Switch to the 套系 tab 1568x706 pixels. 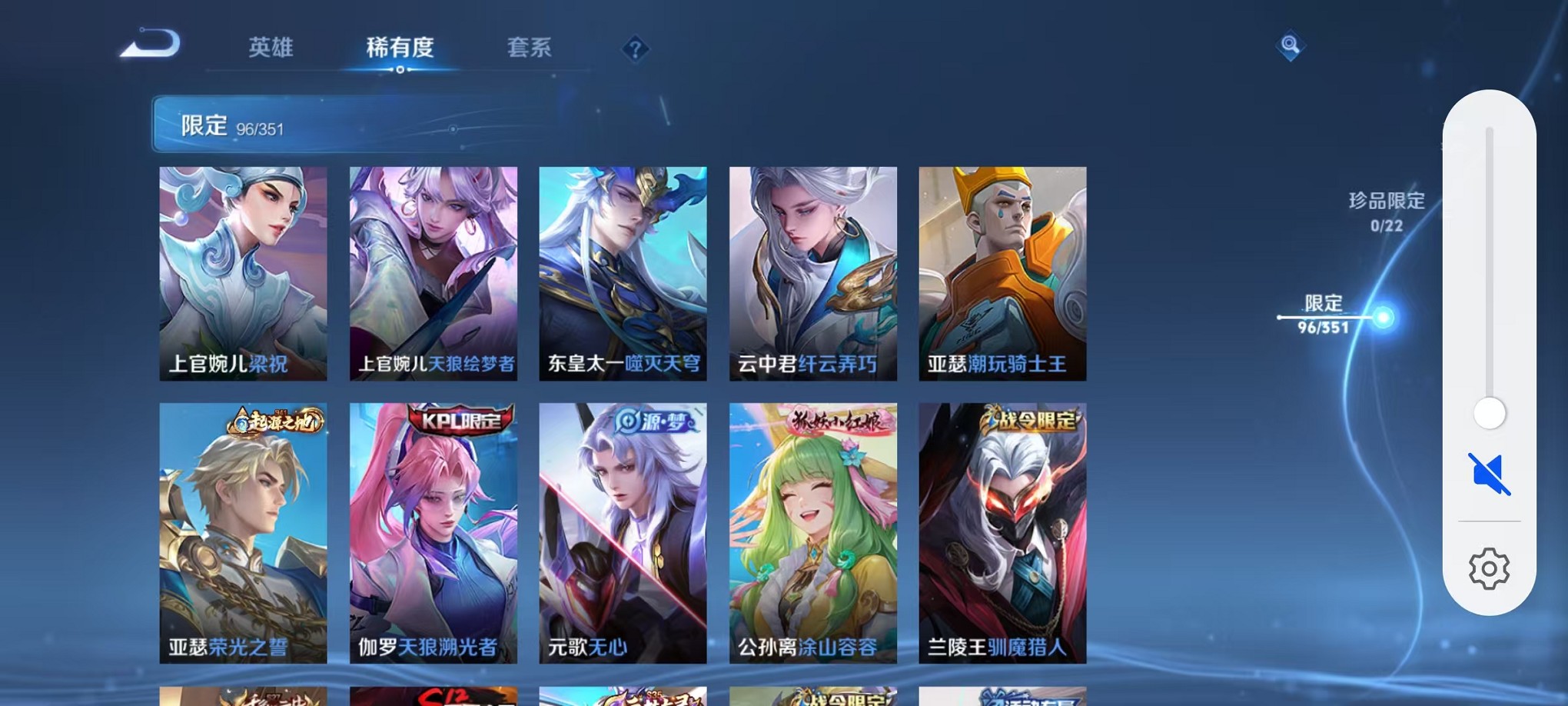pos(530,48)
